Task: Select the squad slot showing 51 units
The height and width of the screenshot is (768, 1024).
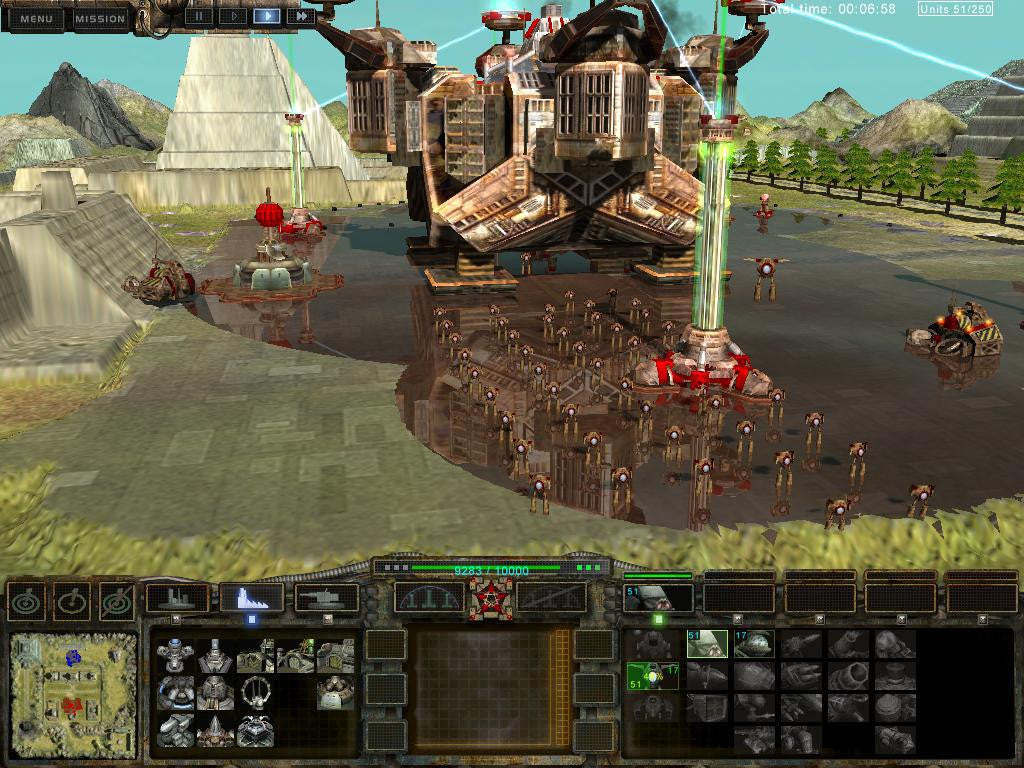Action: [x=658, y=598]
